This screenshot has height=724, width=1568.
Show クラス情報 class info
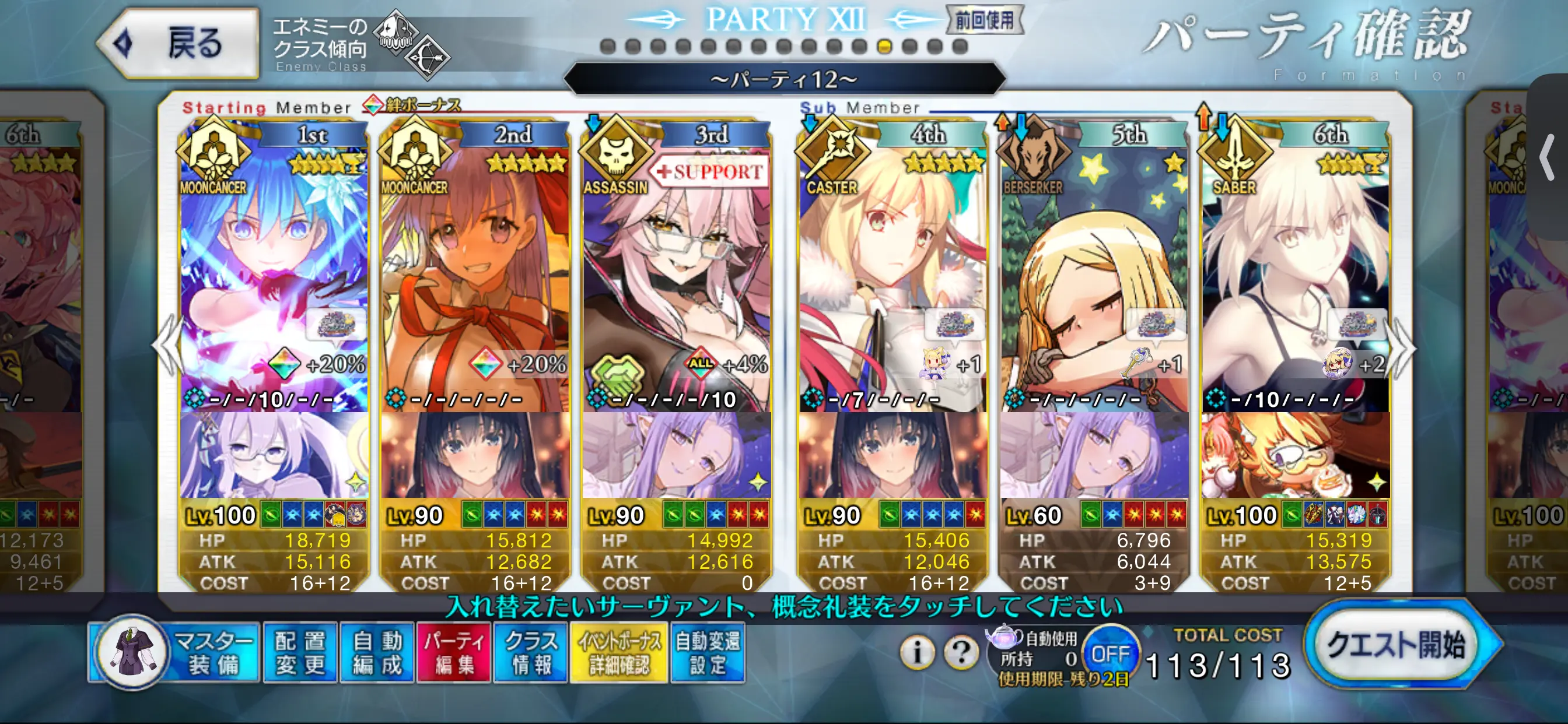(x=531, y=653)
